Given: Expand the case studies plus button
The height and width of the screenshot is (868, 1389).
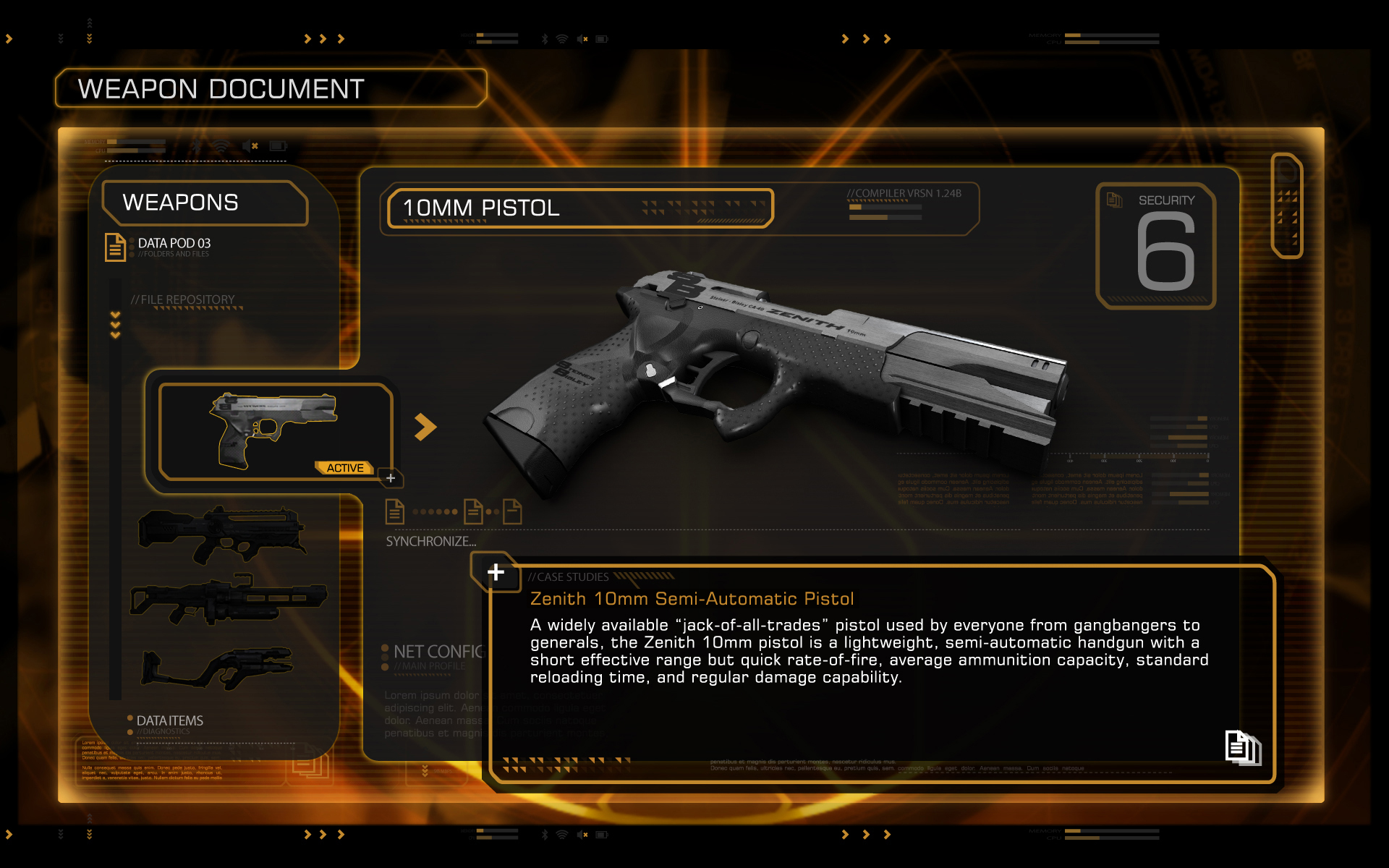Looking at the screenshot, I should (x=496, y=572).
